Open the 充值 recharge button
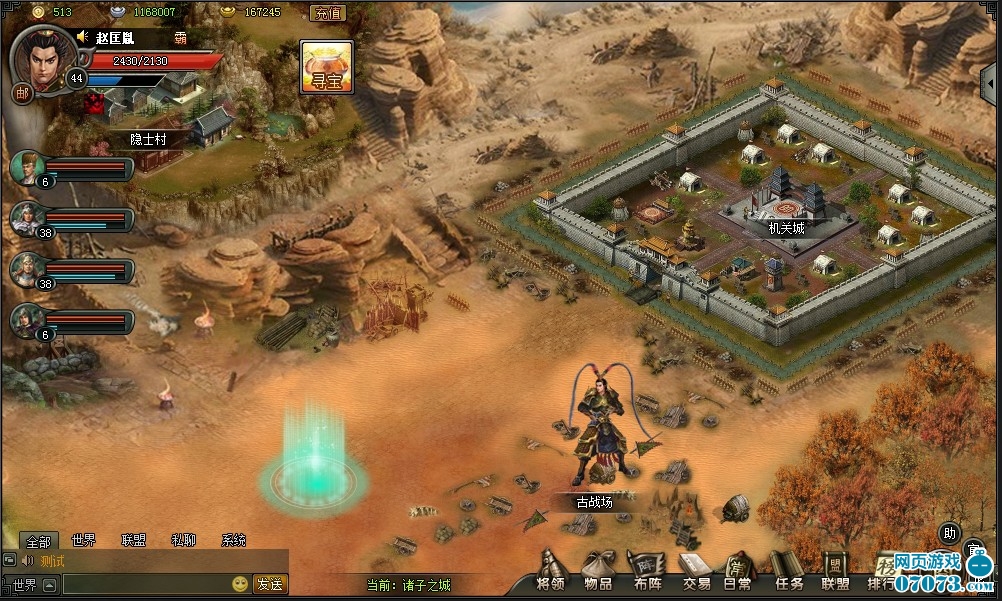 point(327,13)
